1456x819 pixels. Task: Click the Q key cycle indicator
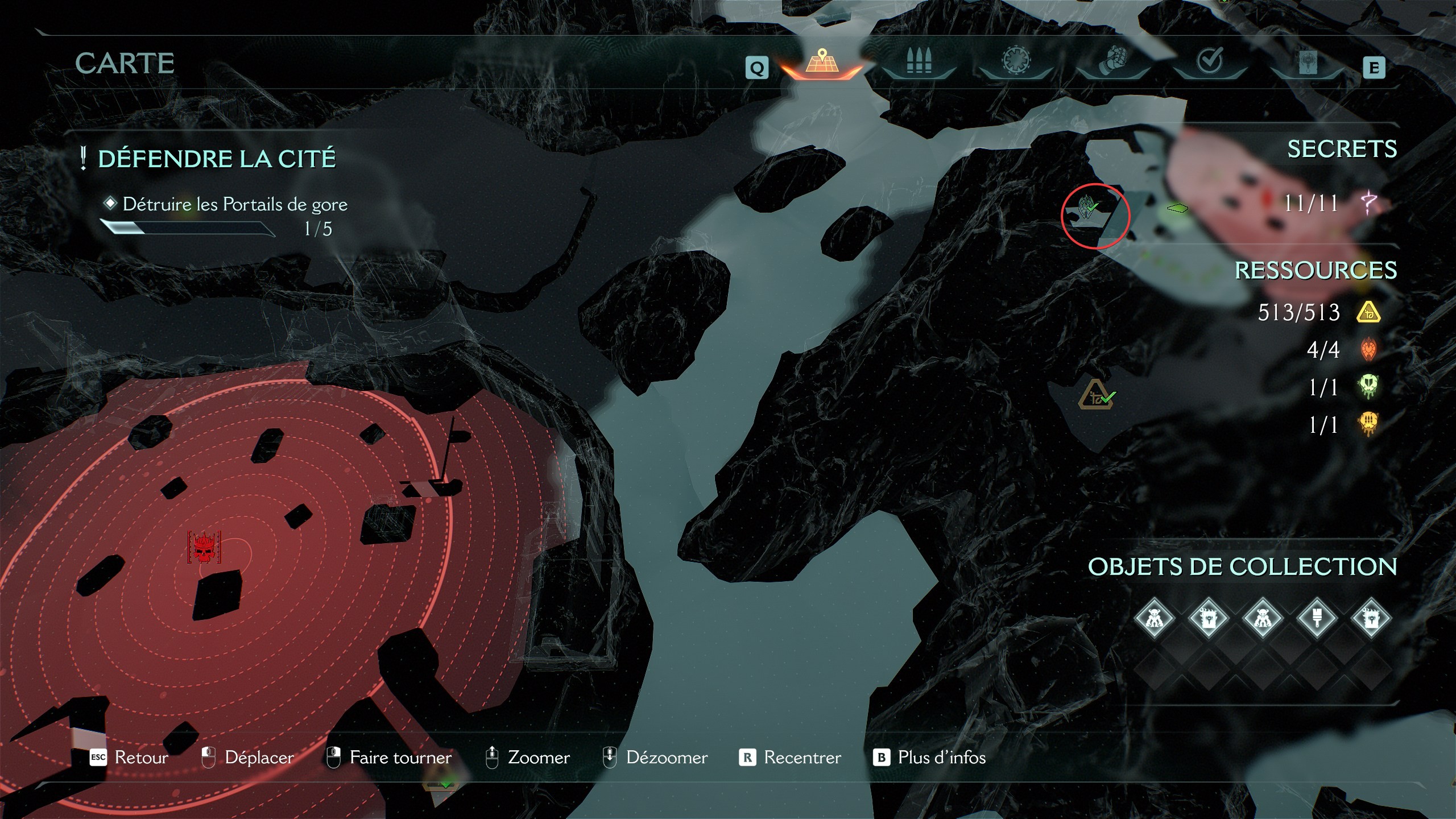pos(756,68)
